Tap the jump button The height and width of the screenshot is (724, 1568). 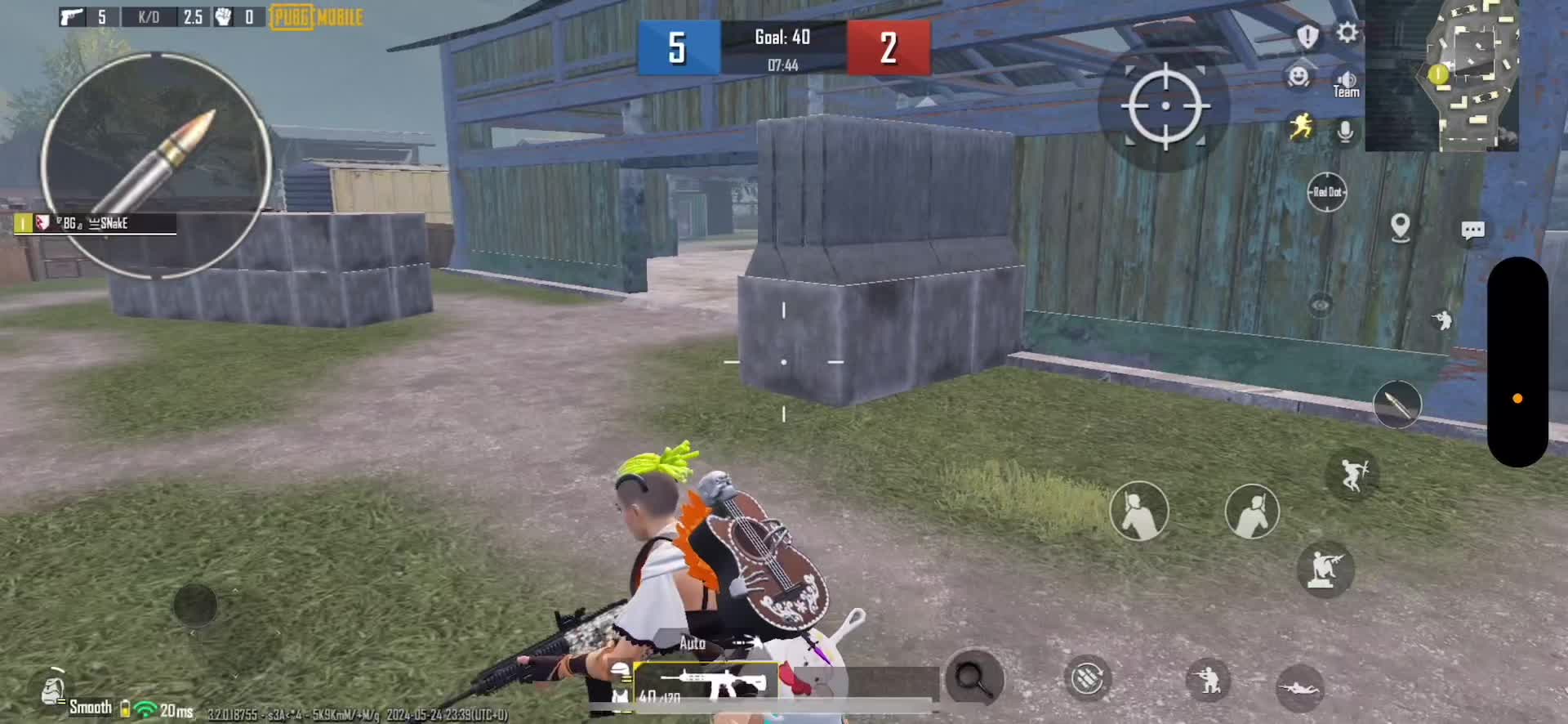[1353, 474]
